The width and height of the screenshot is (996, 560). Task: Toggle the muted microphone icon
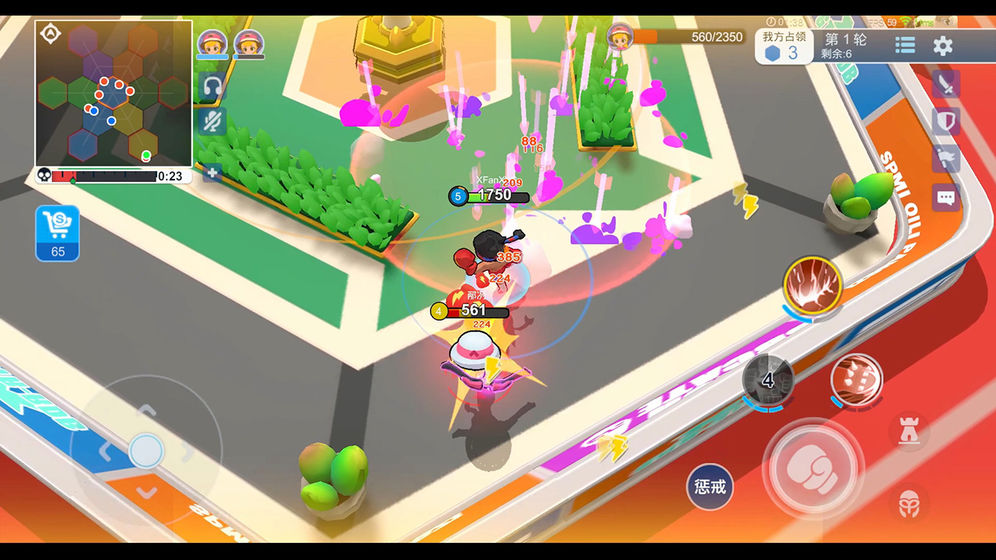[x=211, y=122]
